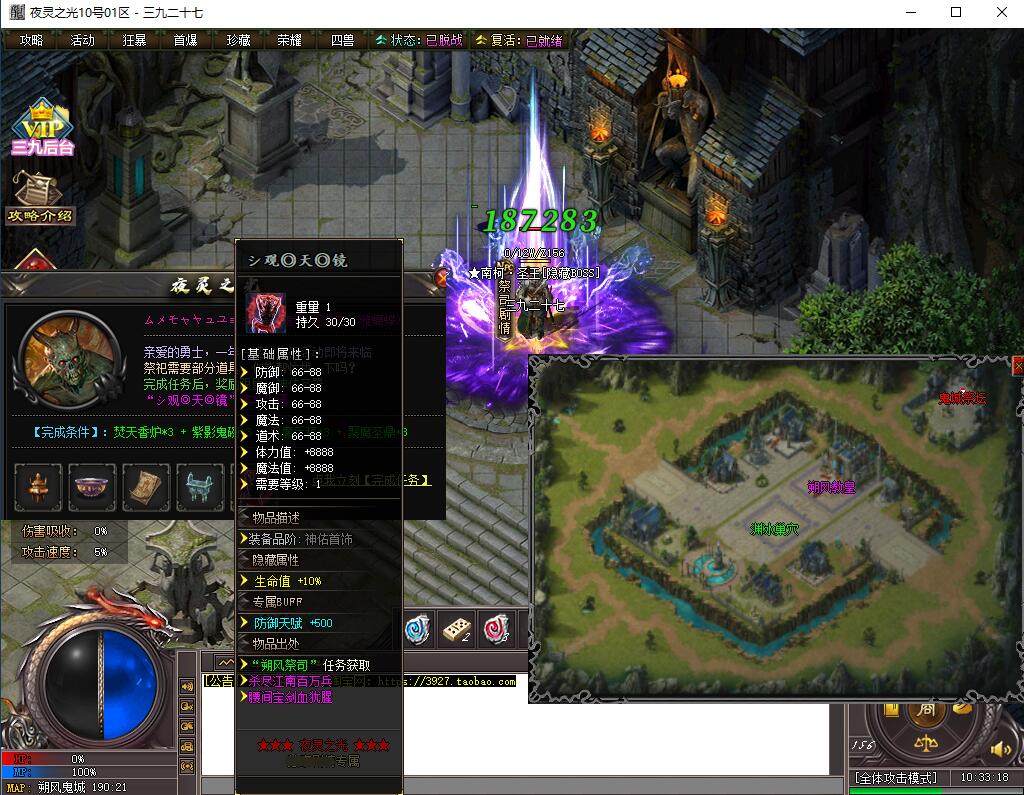The height and width of the screenshot is (795, 1024).
Task: Toggle the sound speaker icon
Action: 998,748
